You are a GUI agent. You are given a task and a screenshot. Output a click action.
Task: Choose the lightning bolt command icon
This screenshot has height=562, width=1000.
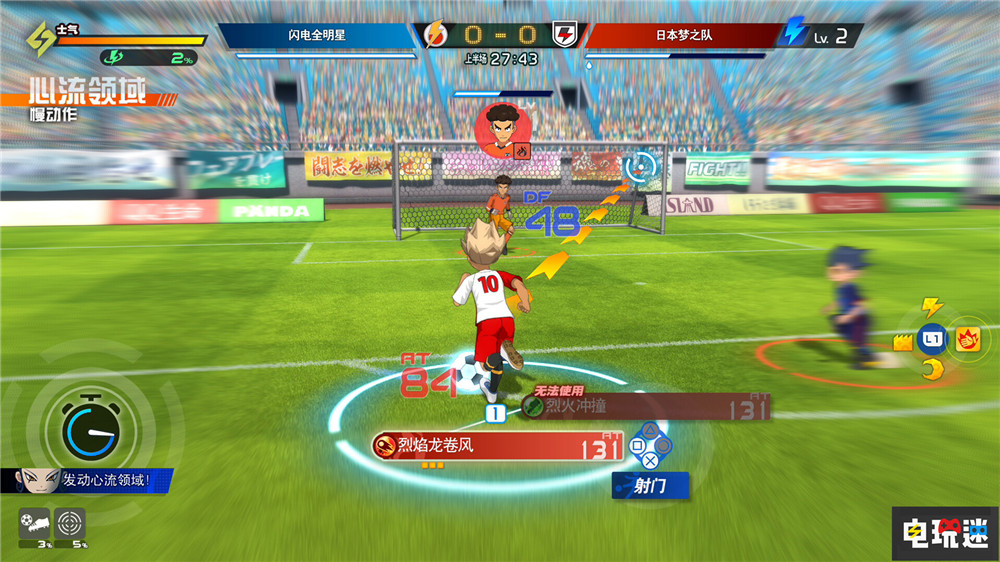932,306
